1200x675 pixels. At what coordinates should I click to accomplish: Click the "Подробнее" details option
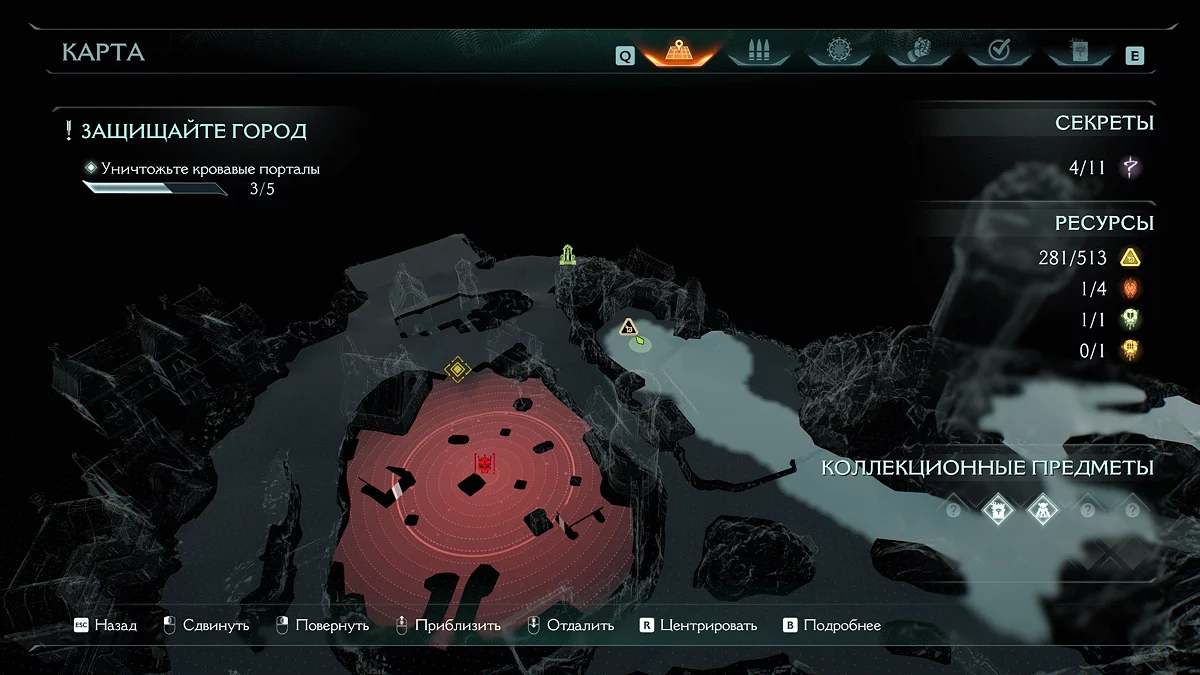point(832,625)
